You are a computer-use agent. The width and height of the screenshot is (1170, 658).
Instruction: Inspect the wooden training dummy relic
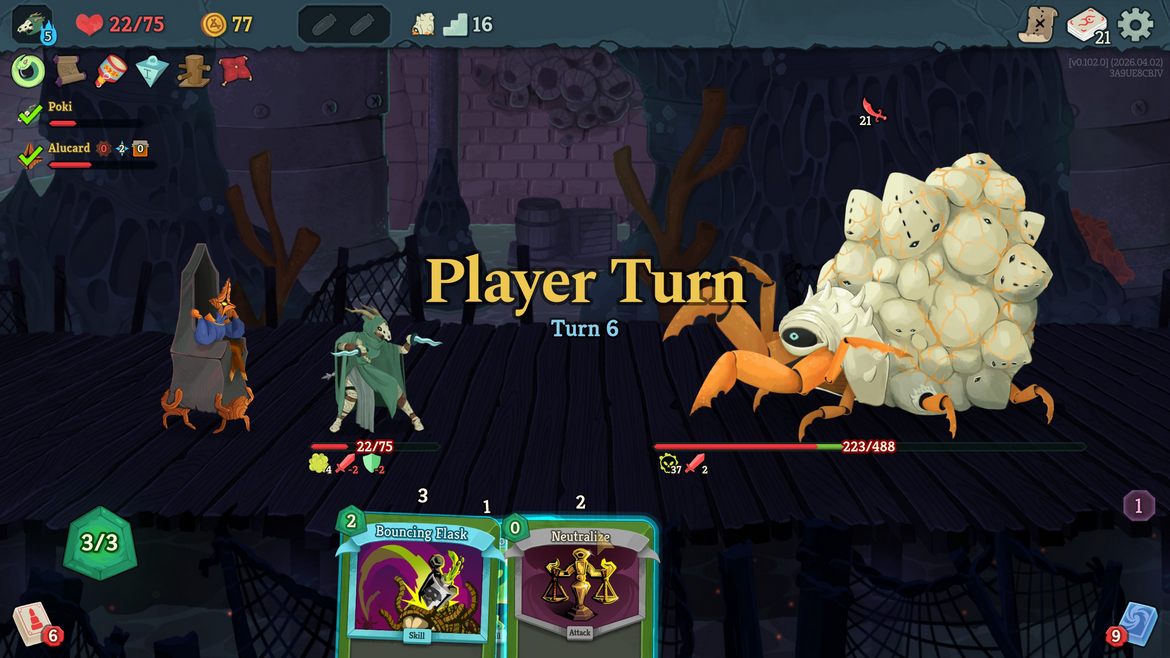click(x=193, y=71)
